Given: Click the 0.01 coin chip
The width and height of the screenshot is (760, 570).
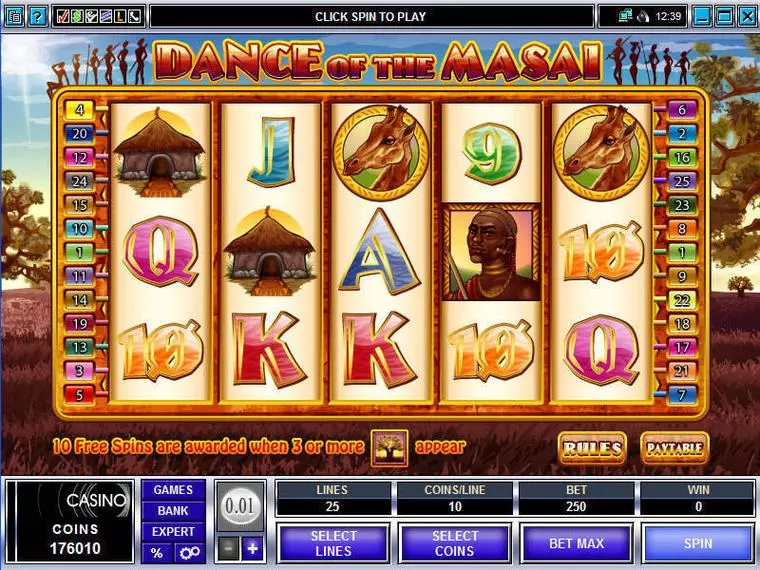Looking at the screenshot, I should 238,505.
